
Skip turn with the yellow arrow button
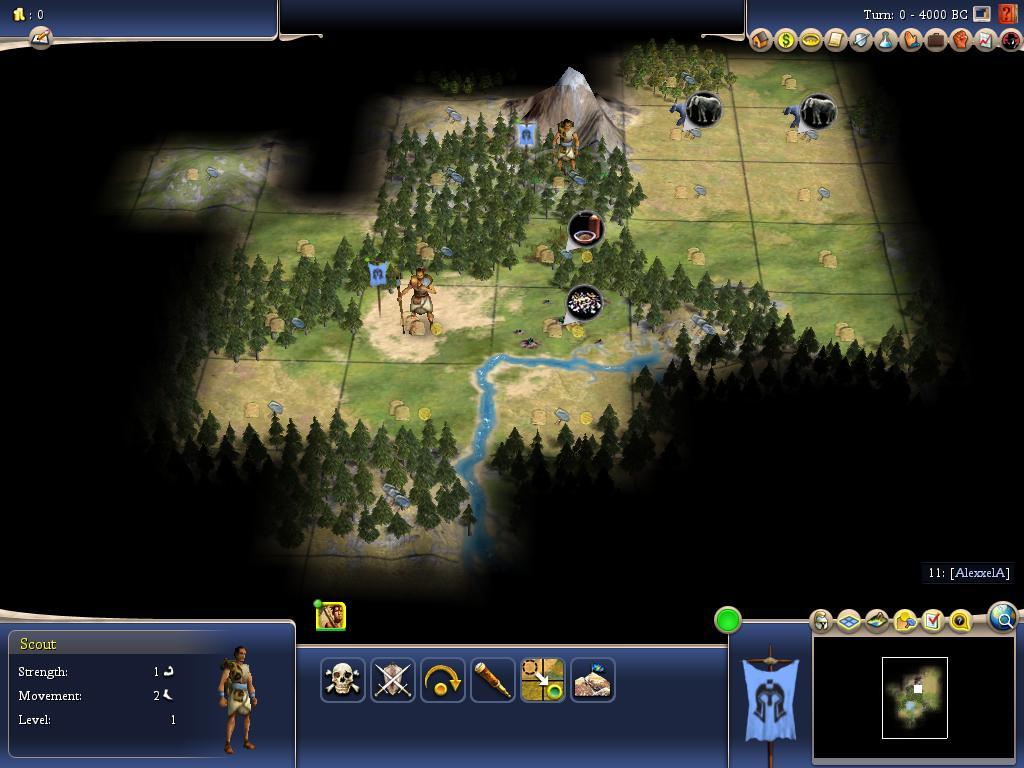tap(443, 680)
